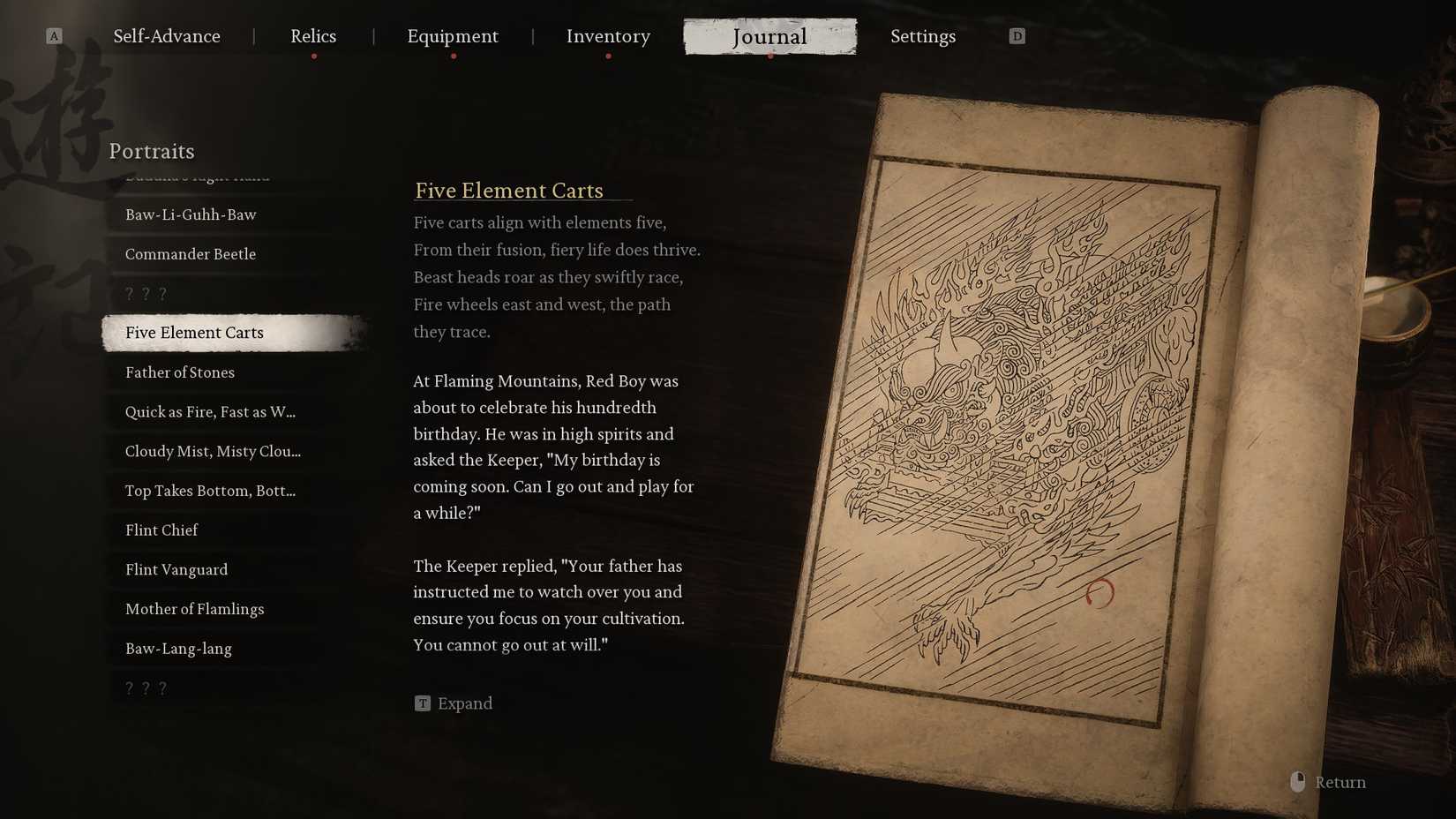Select the Equipment tab

[453, 36]
